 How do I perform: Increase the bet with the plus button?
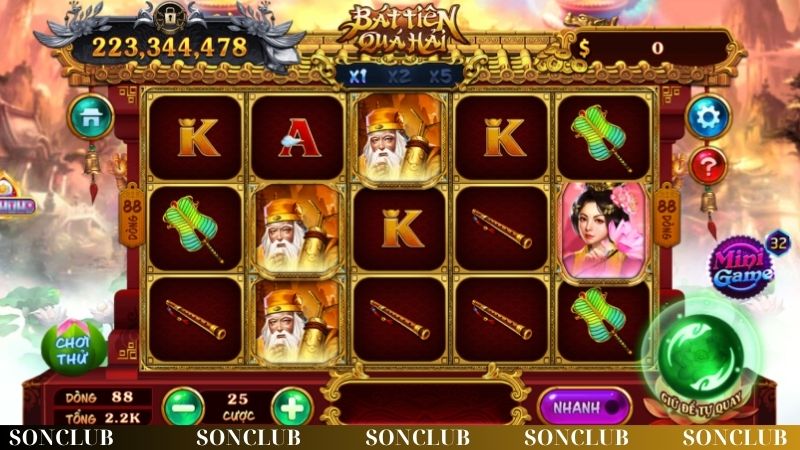pos(291,408)
